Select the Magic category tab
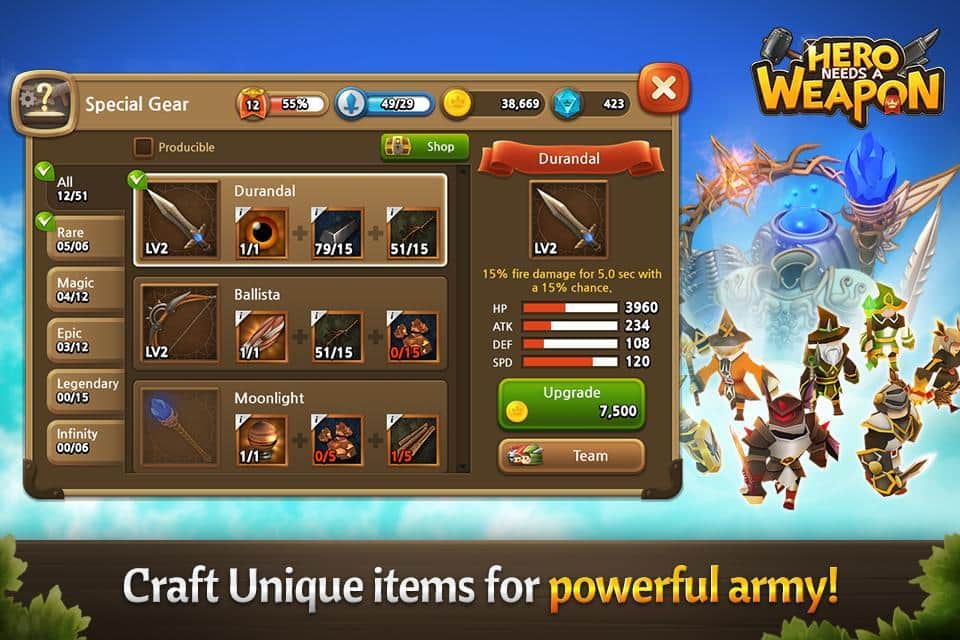 [82, 290]
